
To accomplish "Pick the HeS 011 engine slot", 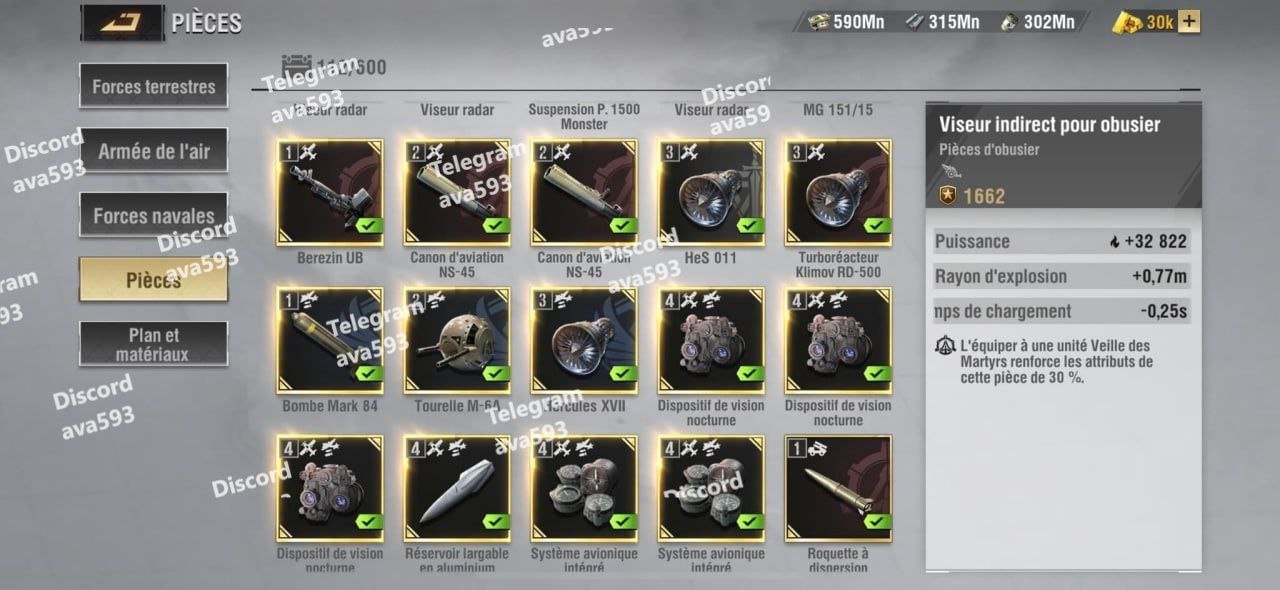I will click(711, 193).
